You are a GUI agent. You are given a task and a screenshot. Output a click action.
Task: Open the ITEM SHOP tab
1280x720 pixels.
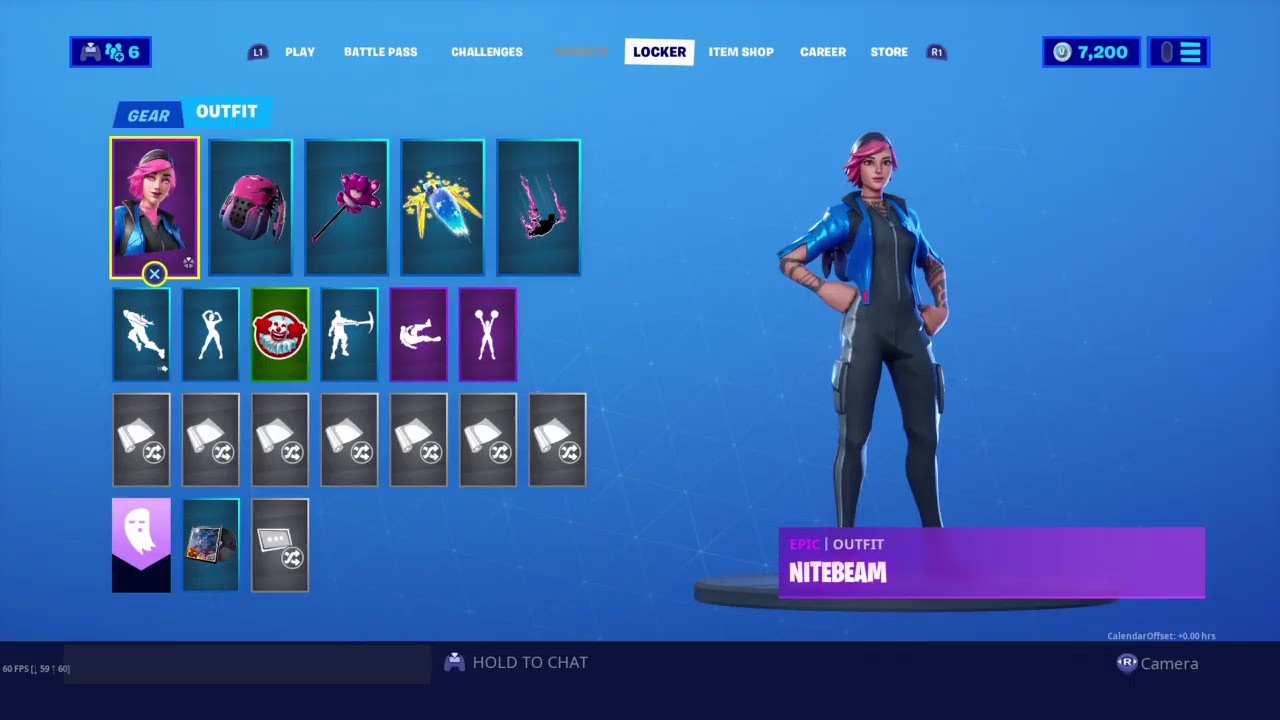741,52
